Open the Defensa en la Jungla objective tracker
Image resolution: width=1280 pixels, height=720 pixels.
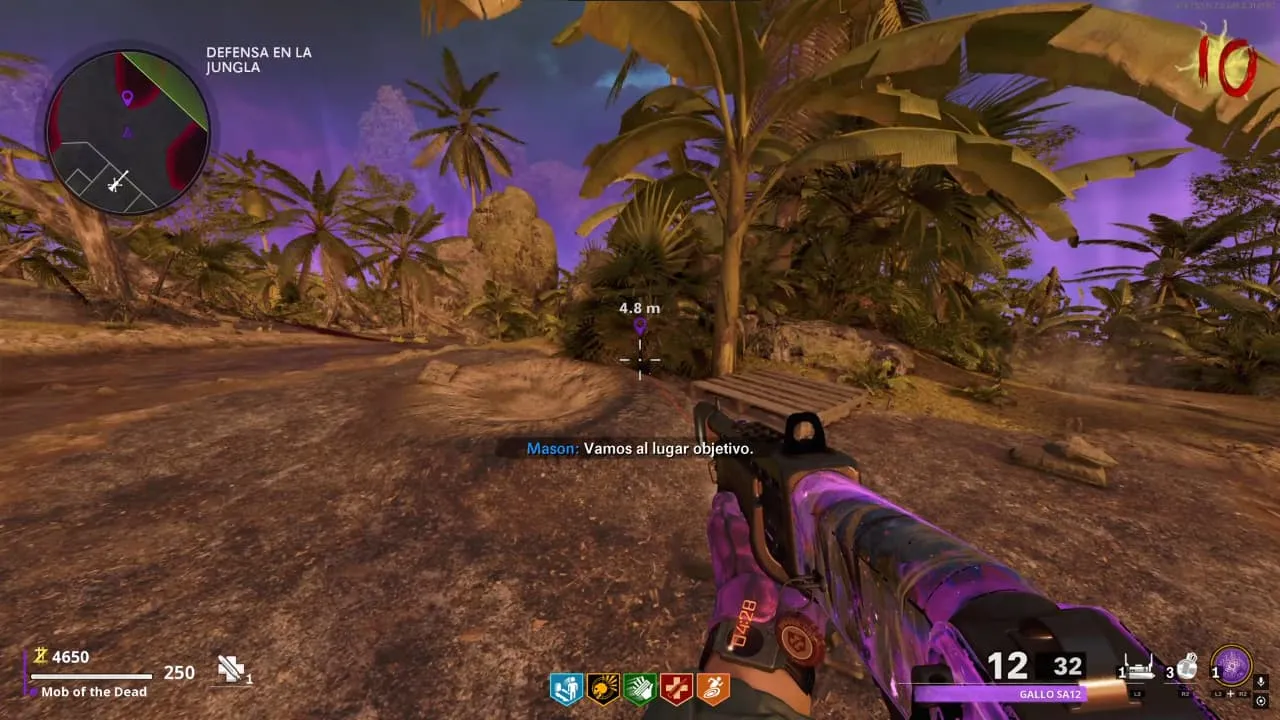pos(258,60)
